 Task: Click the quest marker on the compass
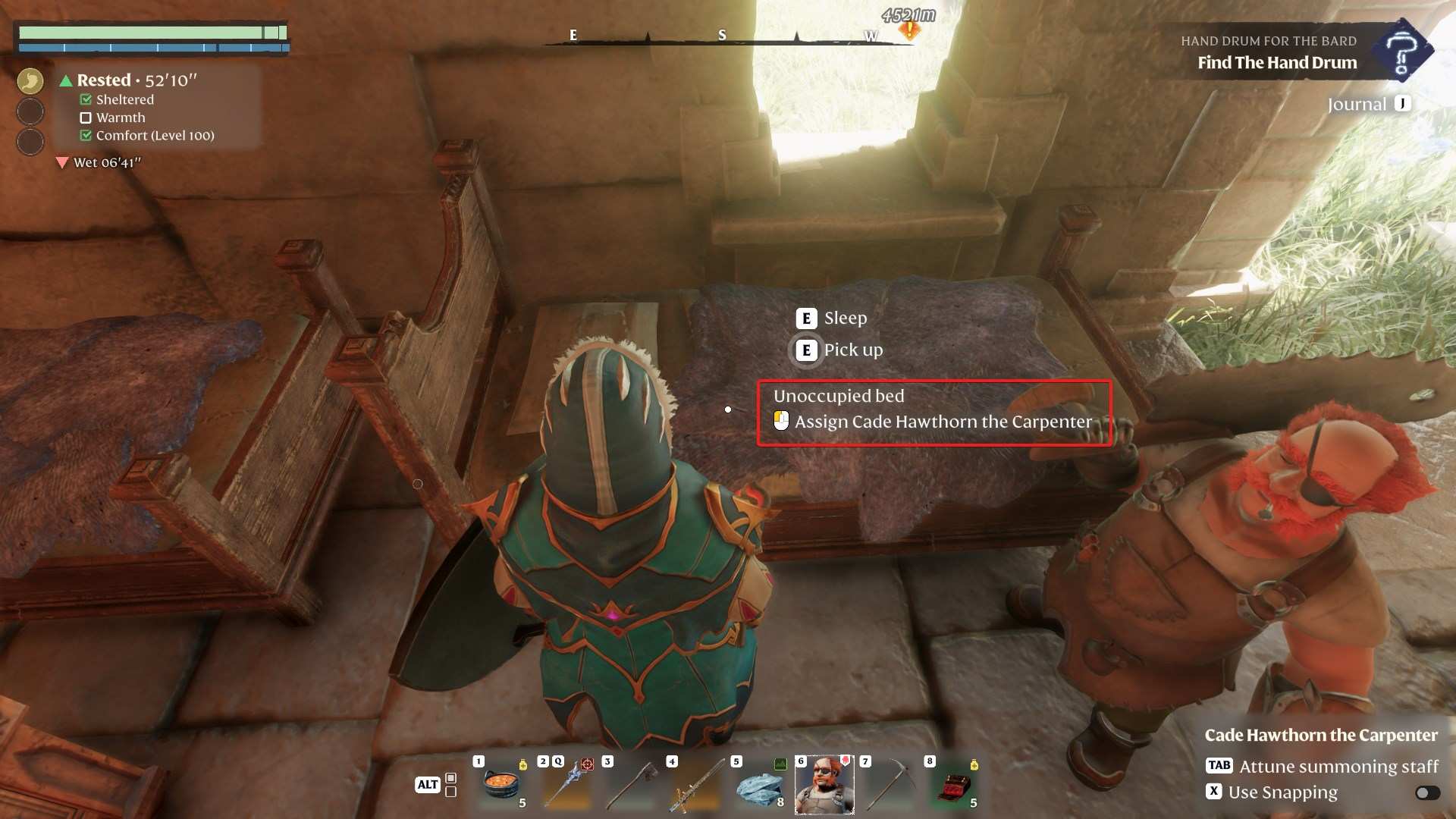(908, 30)
